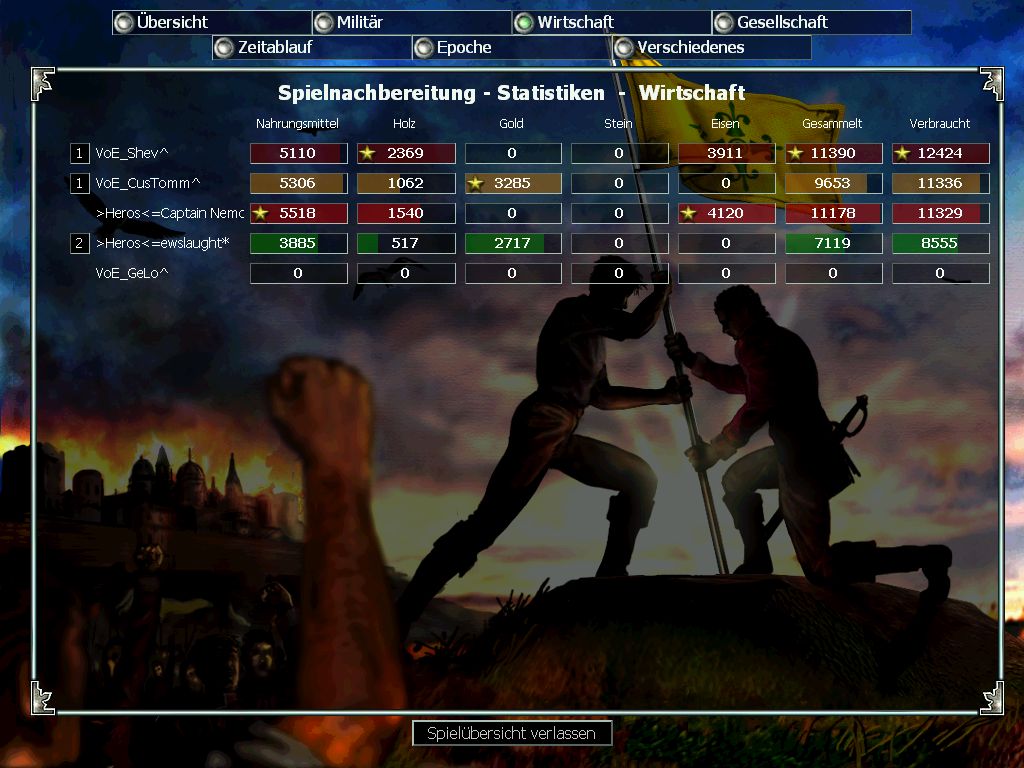1024x768 pixels.
Task: Select the Wirtschaft tab
Action: tap(611, 22)
